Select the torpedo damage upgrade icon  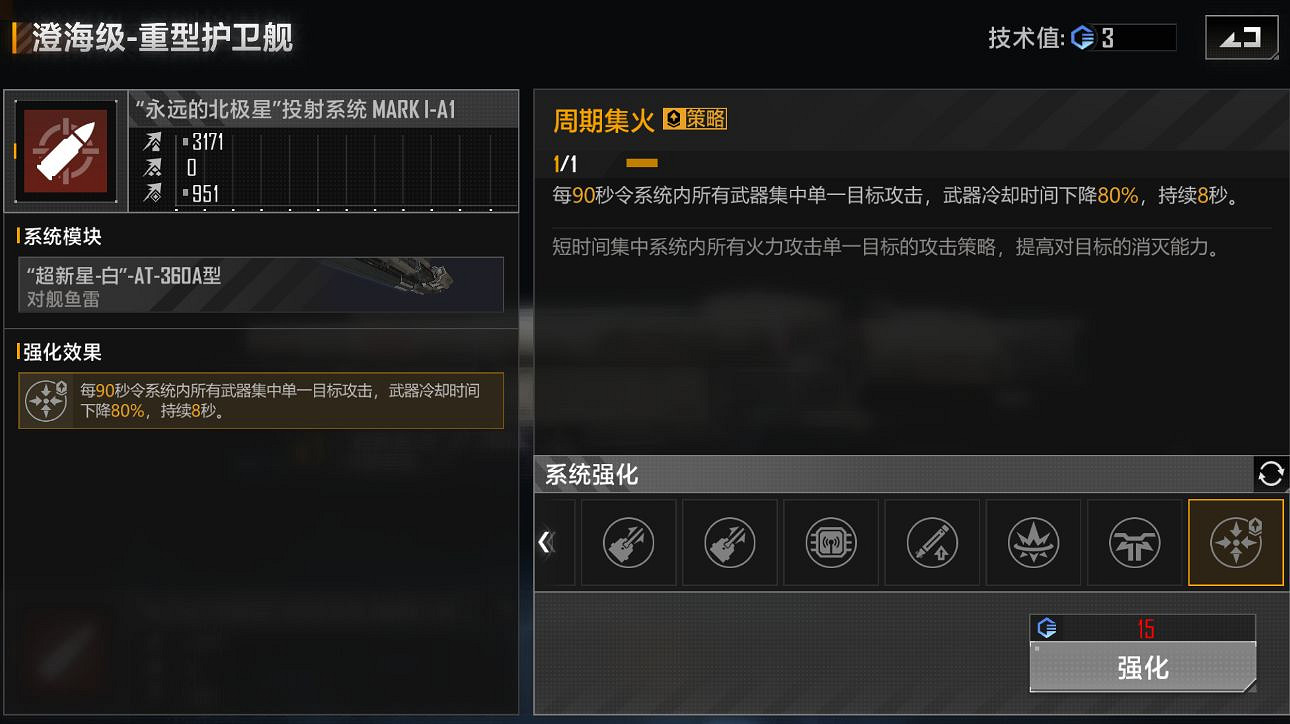[x=932, y=542]
